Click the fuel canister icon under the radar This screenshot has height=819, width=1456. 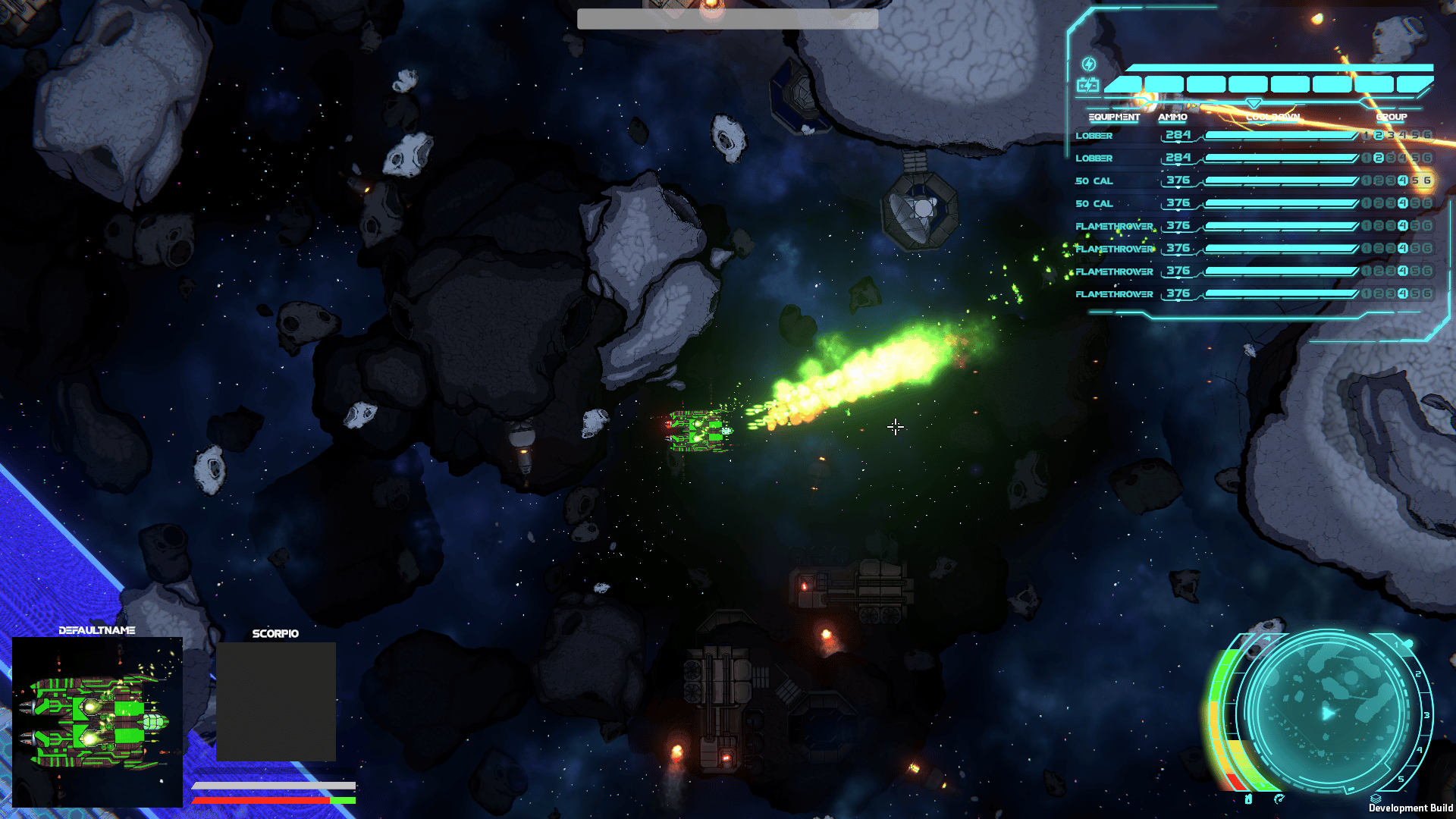point(1249,799)
